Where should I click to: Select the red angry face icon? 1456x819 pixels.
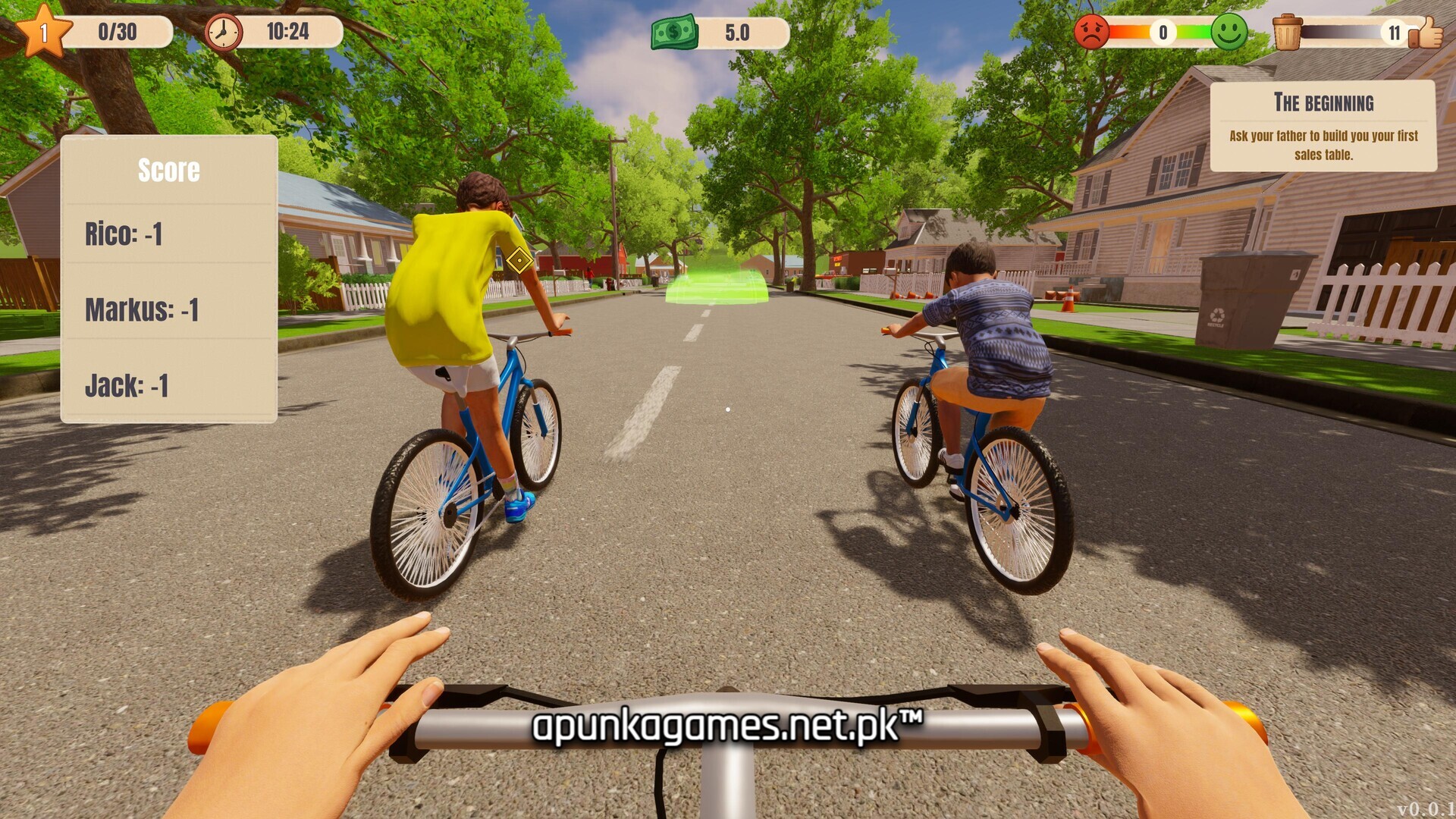pos(1092,32)
